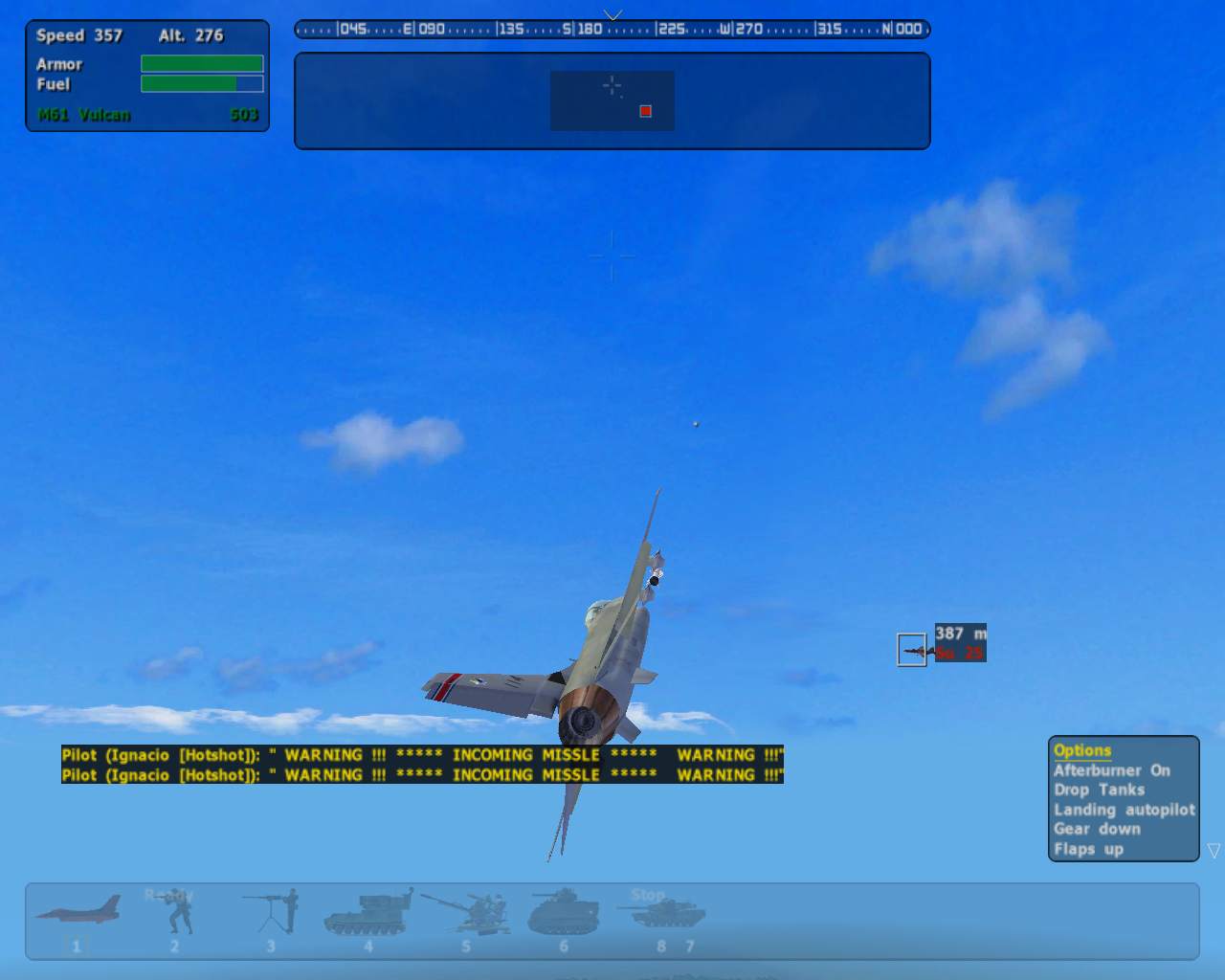Viewport: 1225px width, 980px height.
Task: Pick the armored carrier in slot 6
Action: [563, 913]
